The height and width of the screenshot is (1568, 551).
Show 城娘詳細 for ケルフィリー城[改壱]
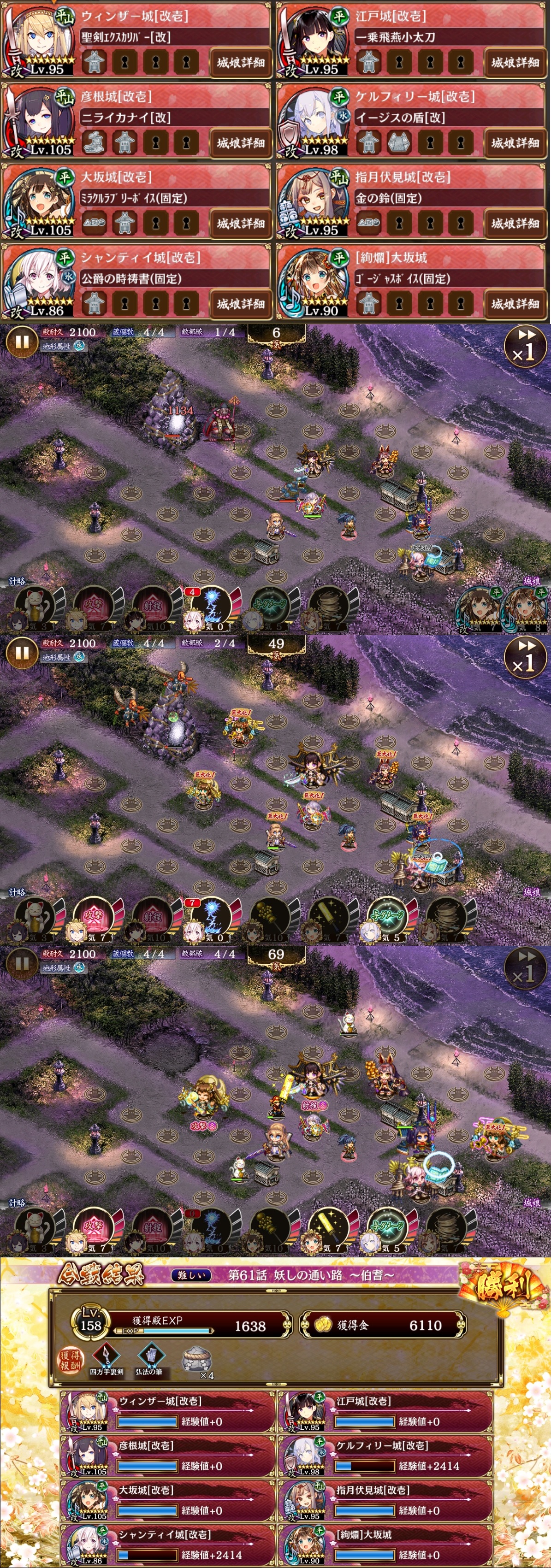point(515,143)
